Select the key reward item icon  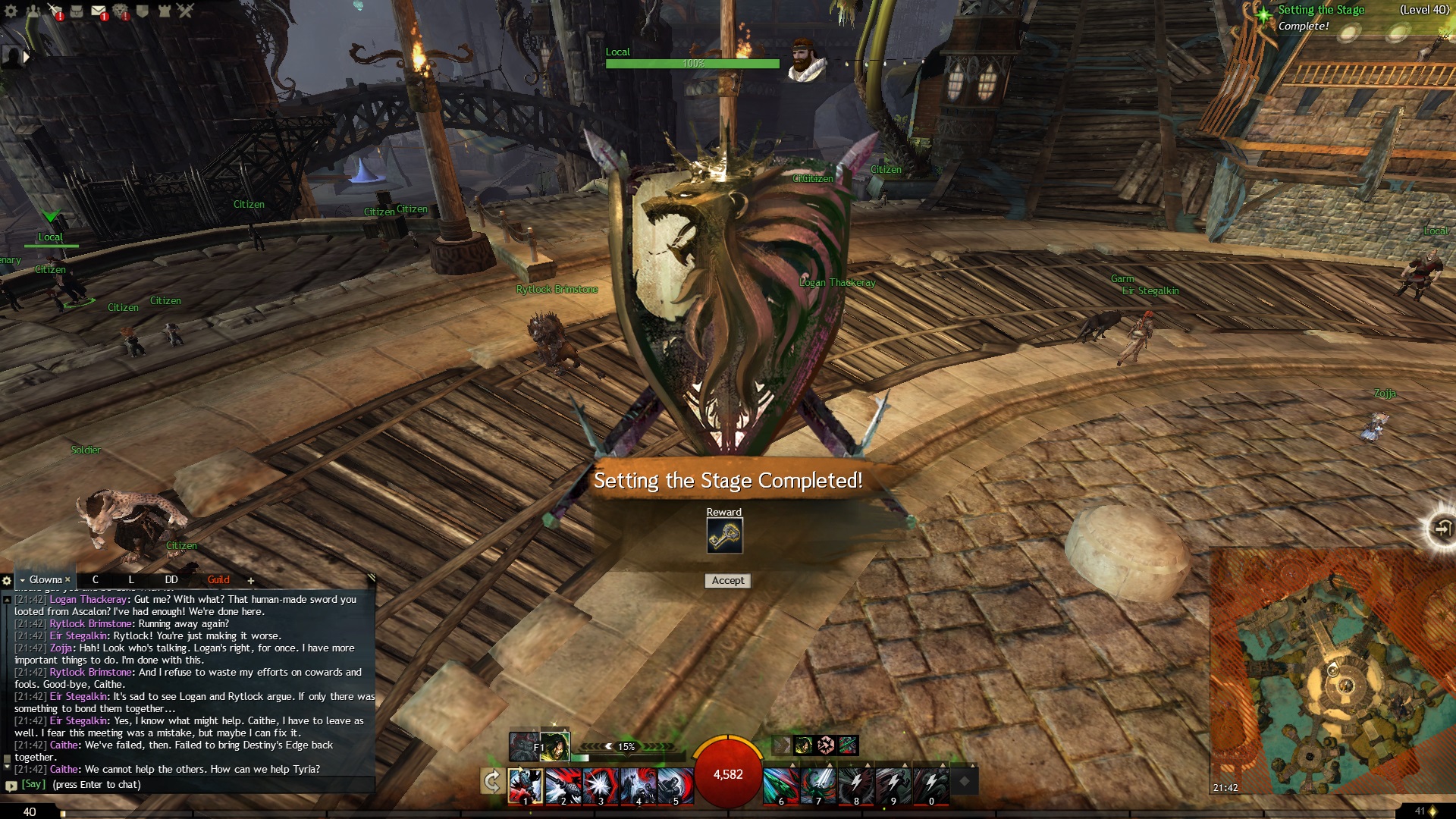(x=724, y=536)
